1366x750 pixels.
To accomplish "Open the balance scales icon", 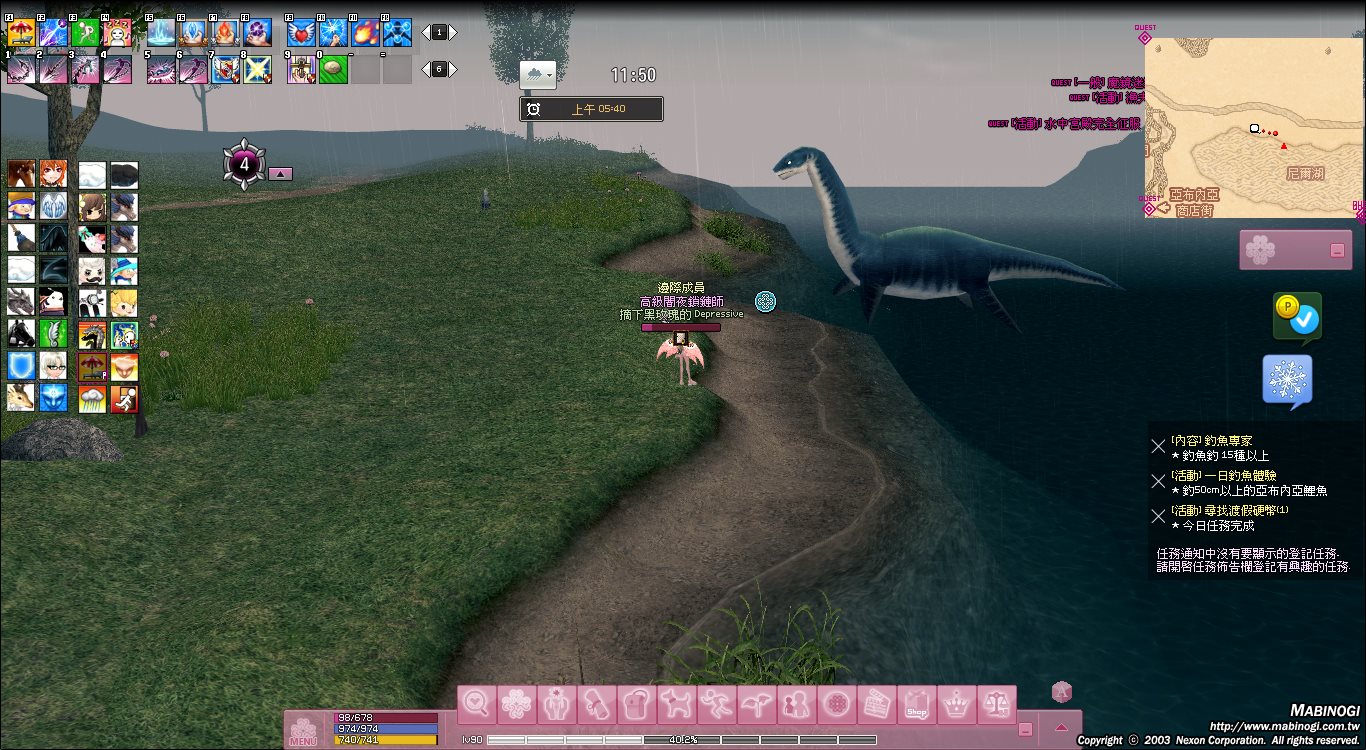I will click(x=997, y=705).
